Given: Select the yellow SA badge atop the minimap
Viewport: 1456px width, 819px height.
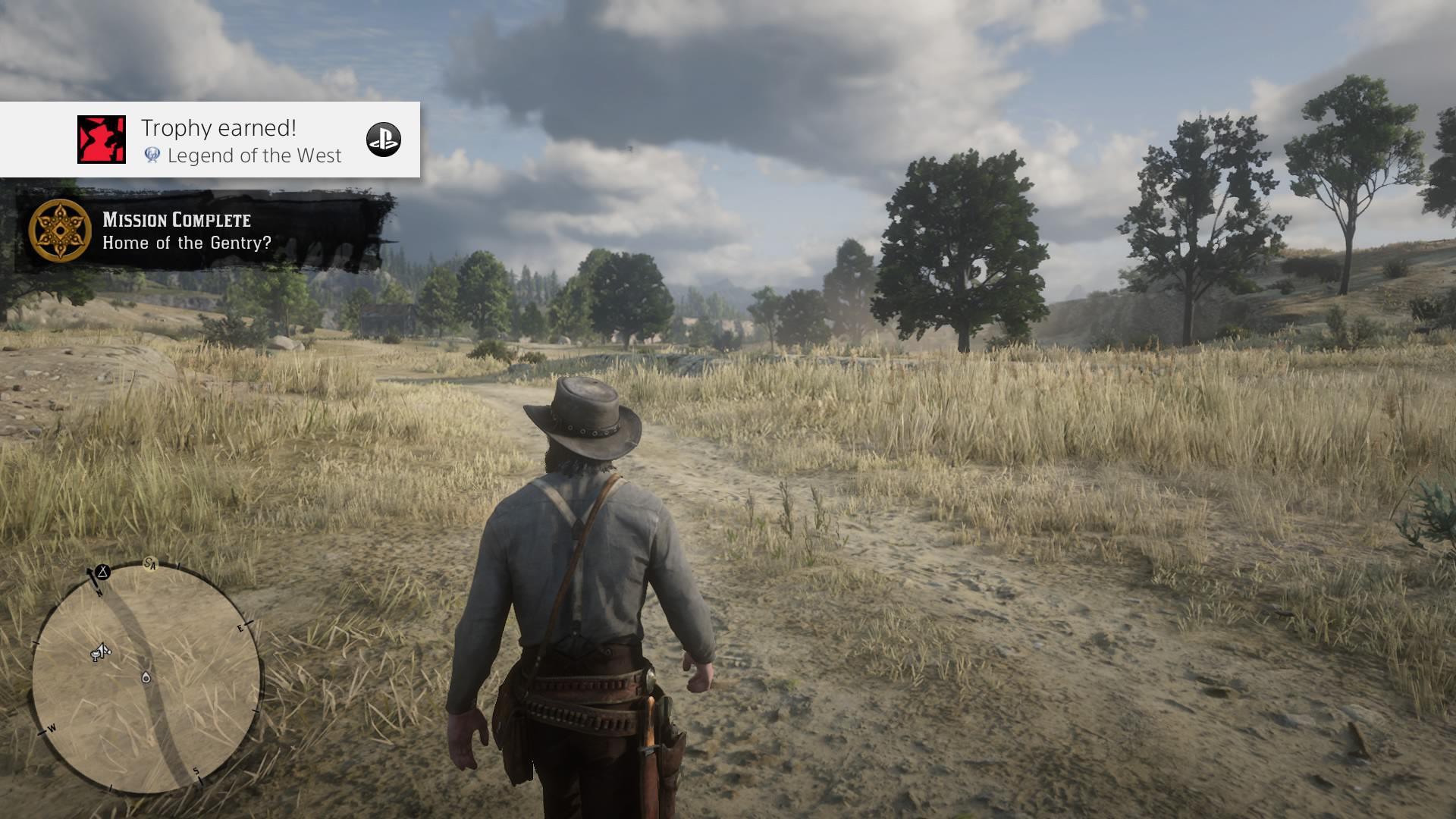Looking at the screenshot, I should pos(149,565).
